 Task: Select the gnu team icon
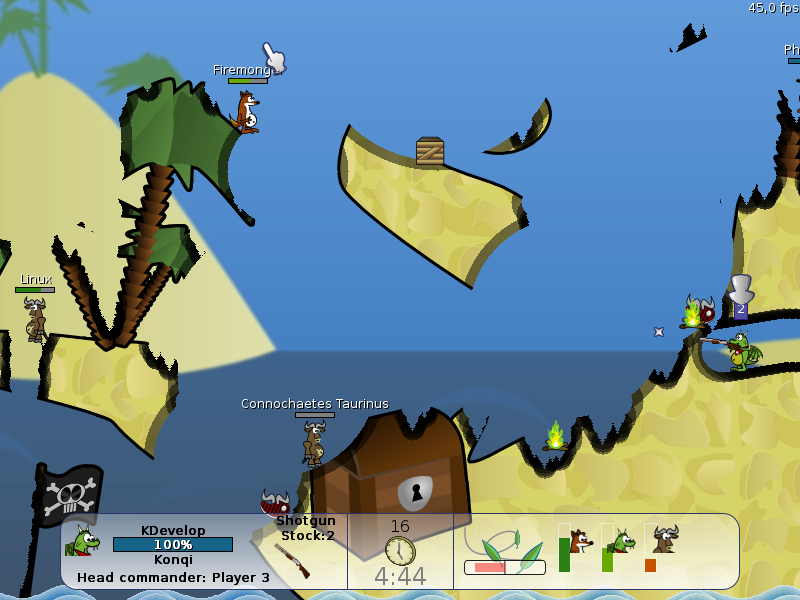coord(666,540)
